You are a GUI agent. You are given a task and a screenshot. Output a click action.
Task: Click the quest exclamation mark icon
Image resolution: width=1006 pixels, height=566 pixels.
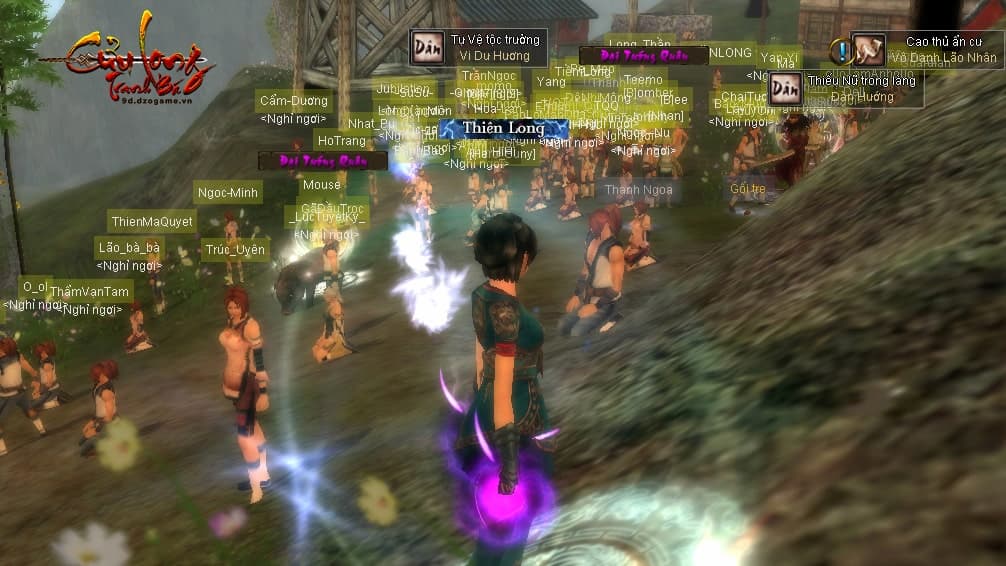(841, 50)
